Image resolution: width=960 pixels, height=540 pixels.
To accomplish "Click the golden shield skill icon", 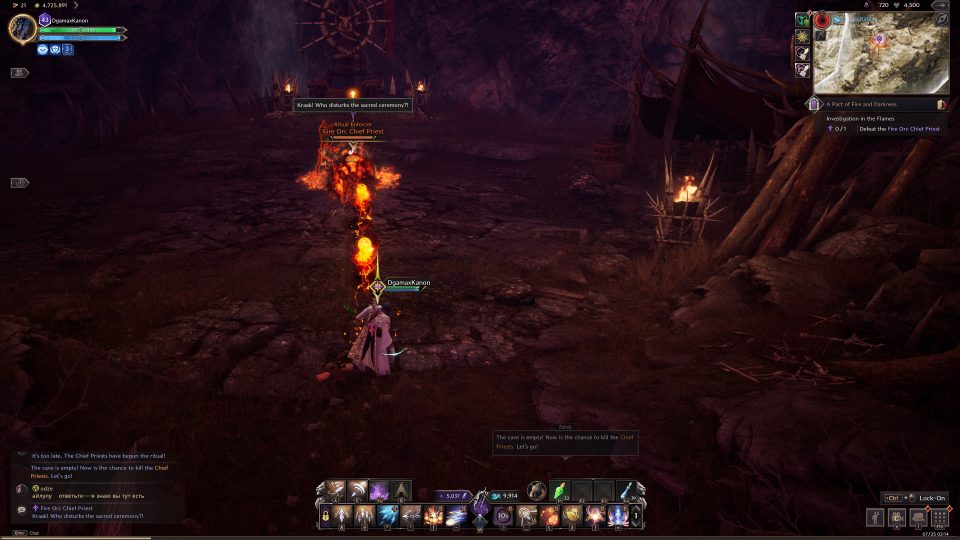I will (x=572, y=517).
